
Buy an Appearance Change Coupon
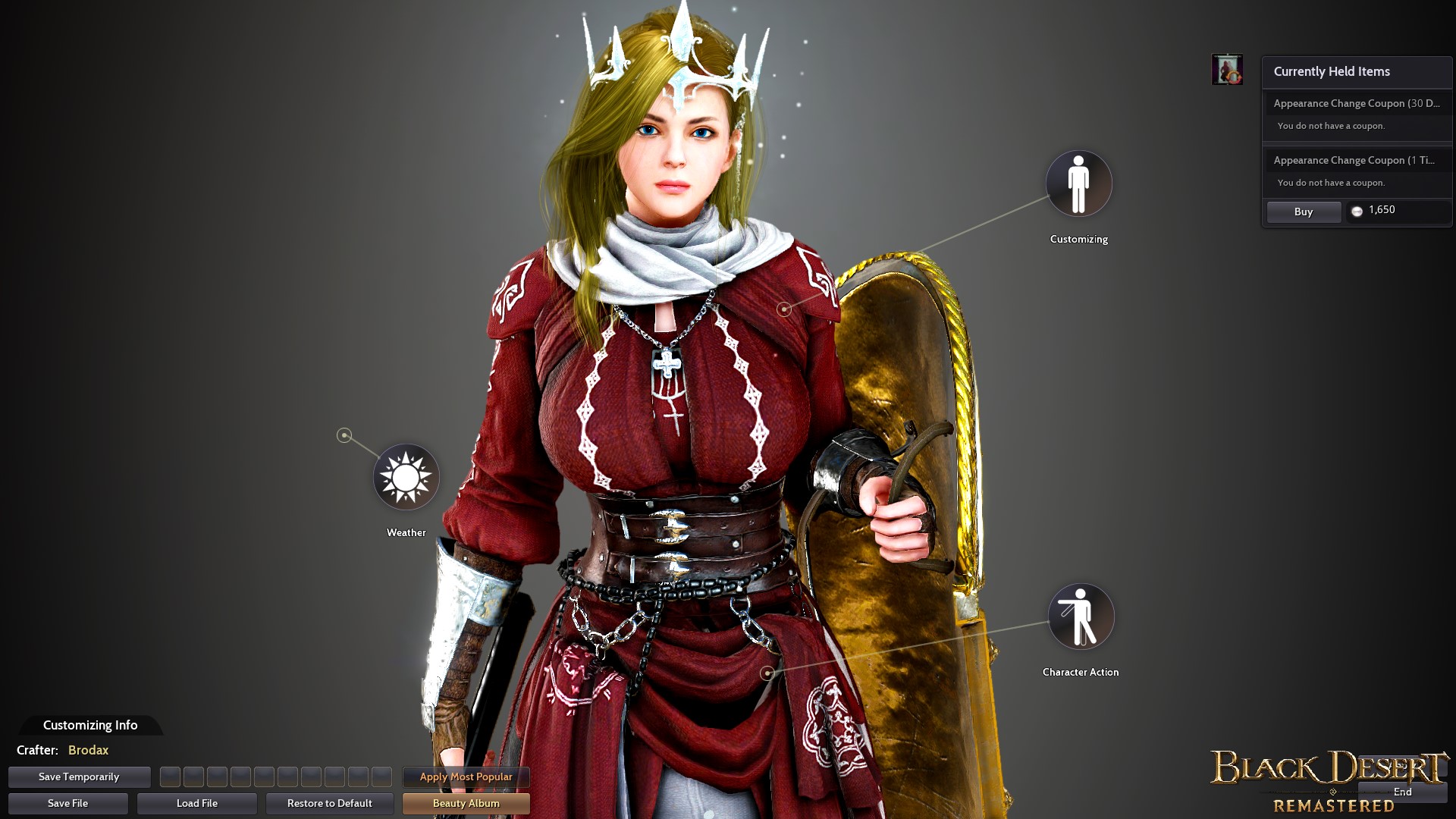click(x=1303, y=212)
